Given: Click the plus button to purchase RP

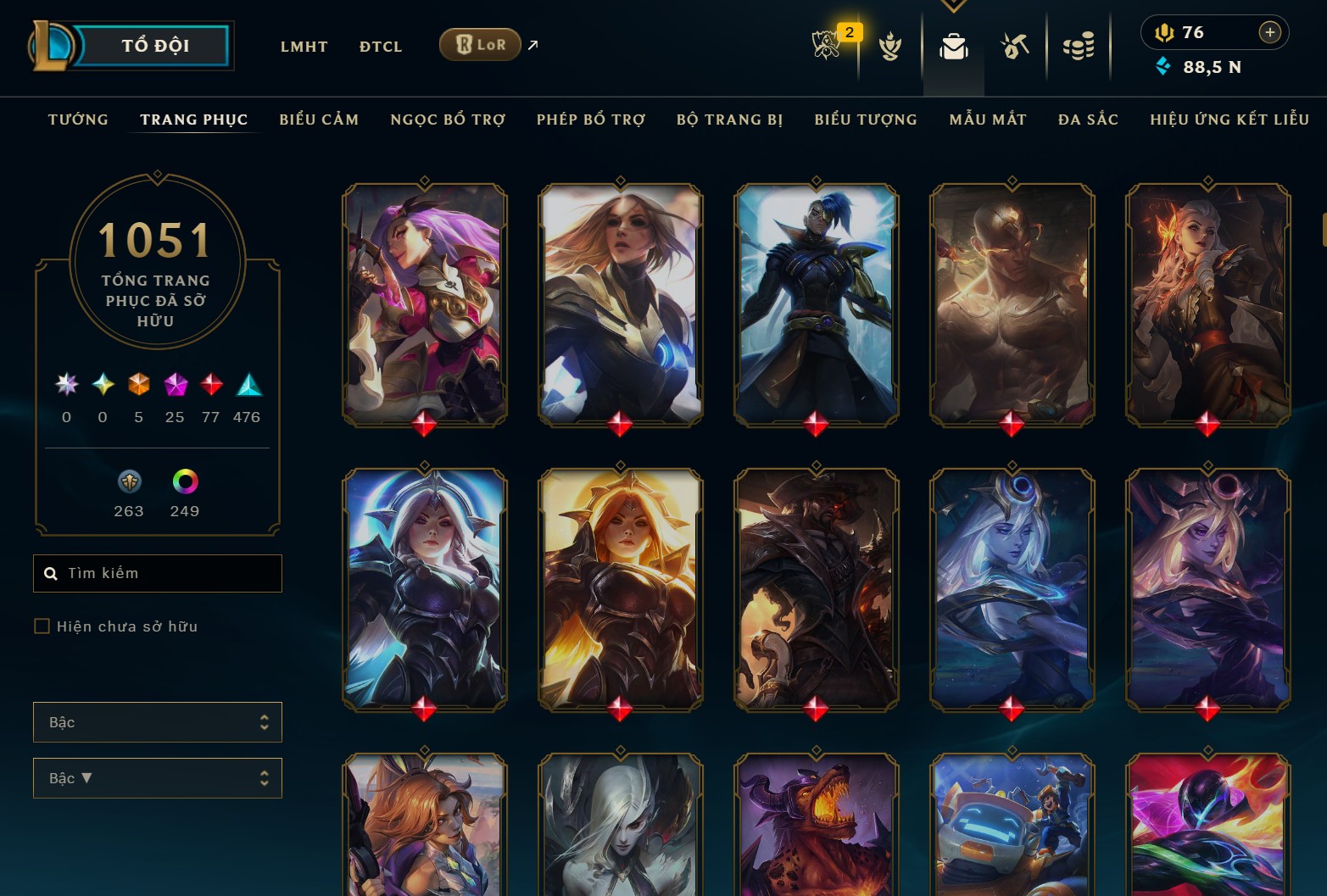Looking at the screenshot, I should coord(1269,32).
